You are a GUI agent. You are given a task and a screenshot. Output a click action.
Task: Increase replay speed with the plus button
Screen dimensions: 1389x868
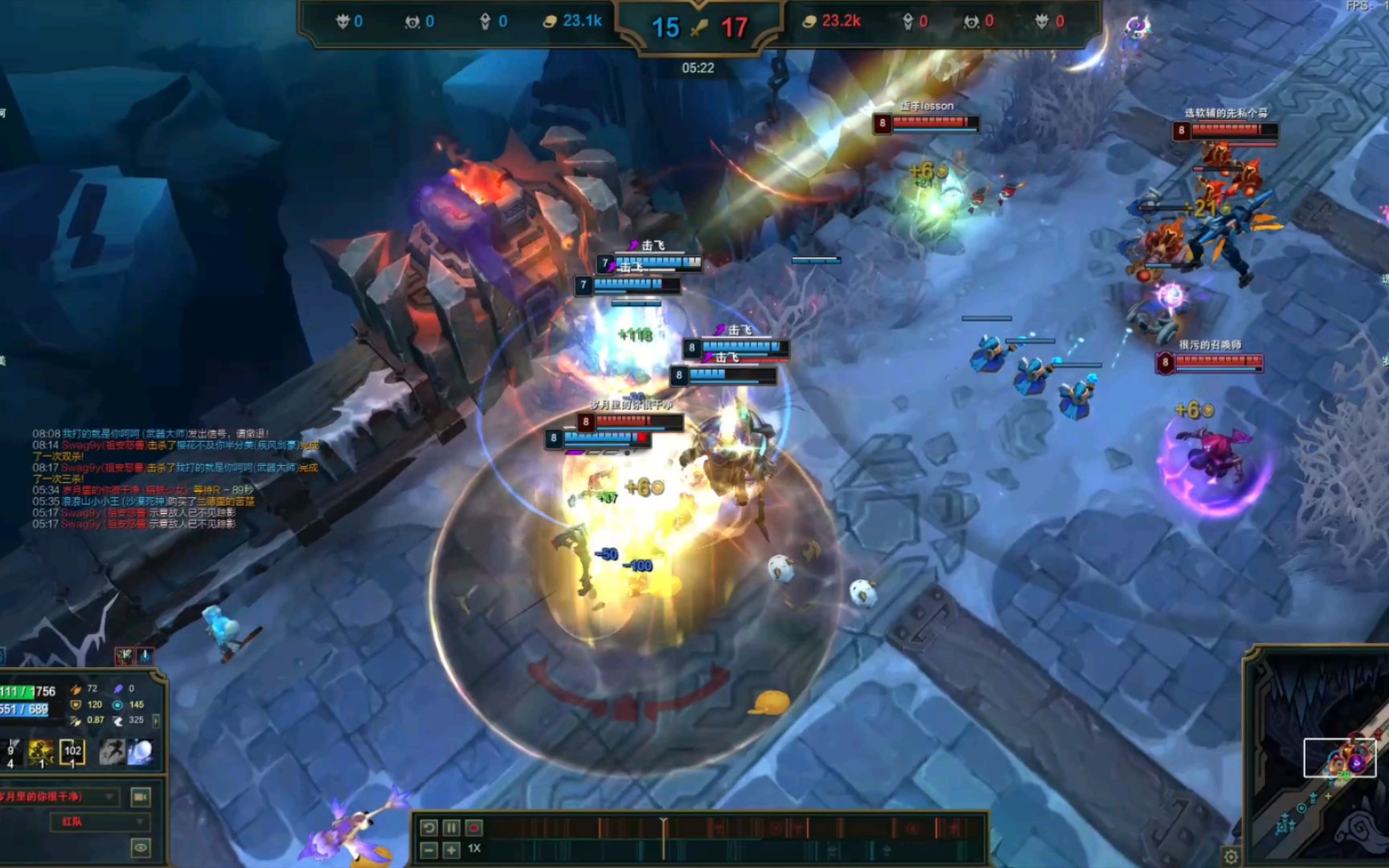(x=451, y=850)
